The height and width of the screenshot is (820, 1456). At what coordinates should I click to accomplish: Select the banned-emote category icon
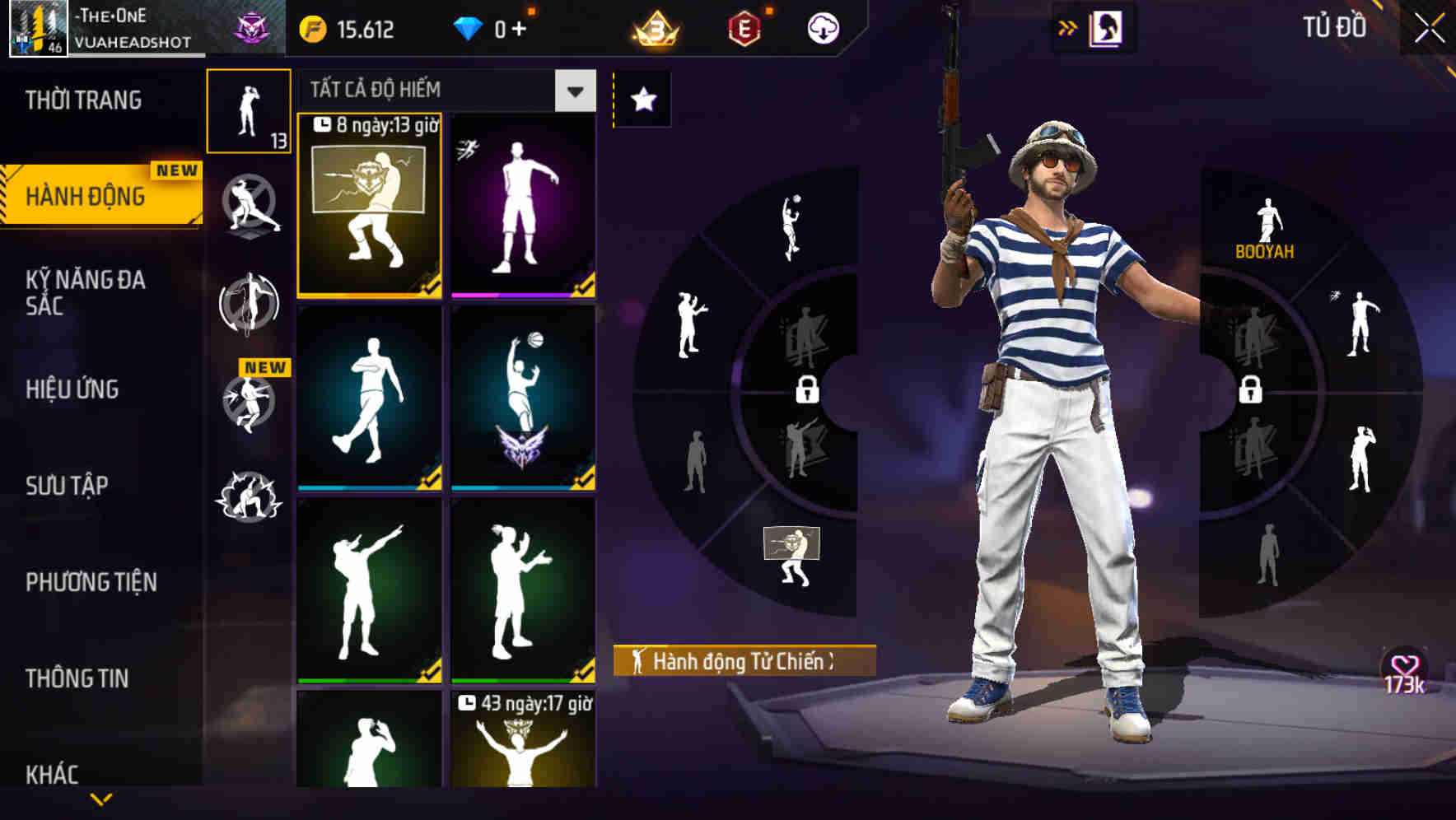coord(248,206)
